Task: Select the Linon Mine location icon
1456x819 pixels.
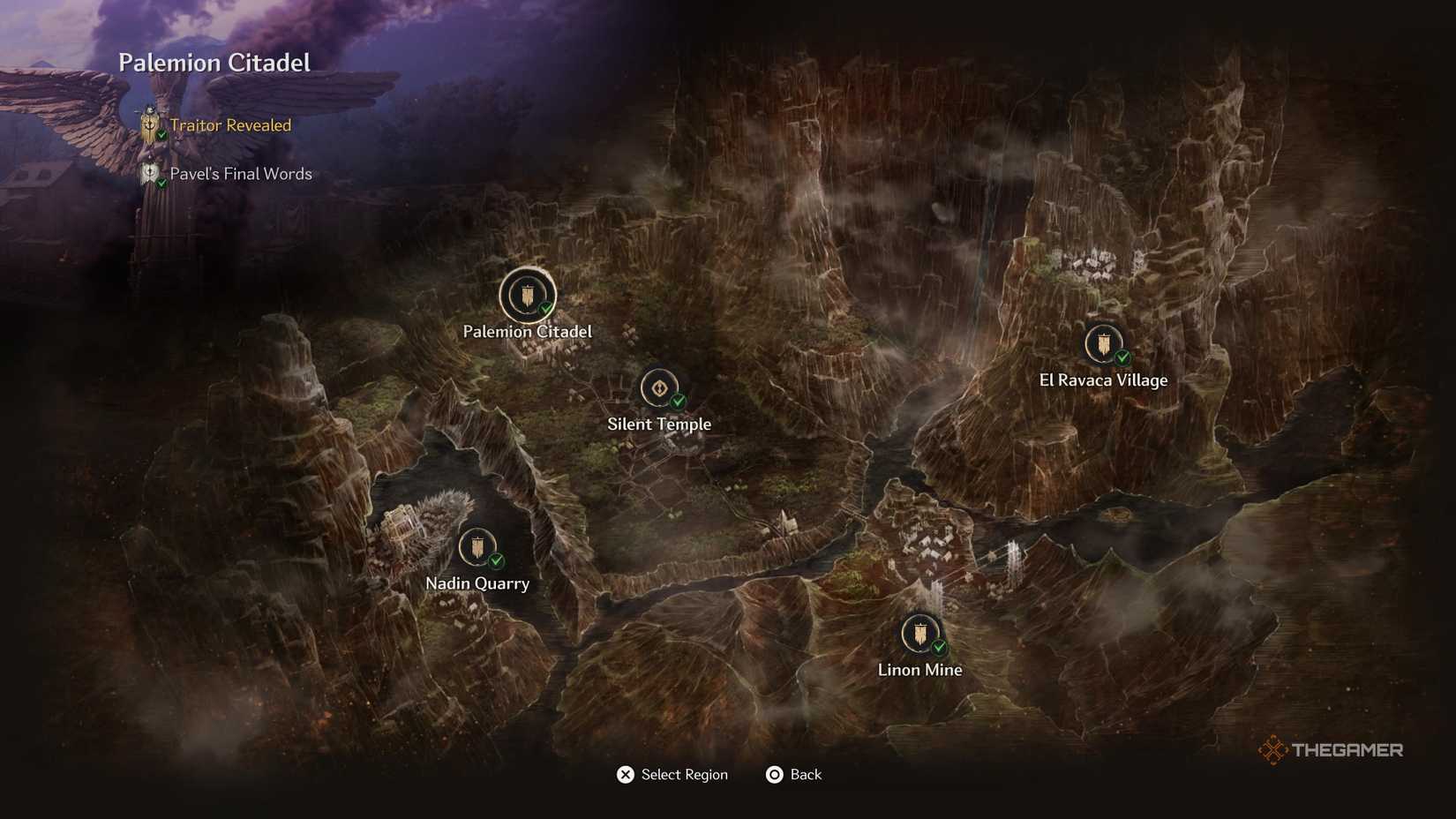Action: point(919,635)
